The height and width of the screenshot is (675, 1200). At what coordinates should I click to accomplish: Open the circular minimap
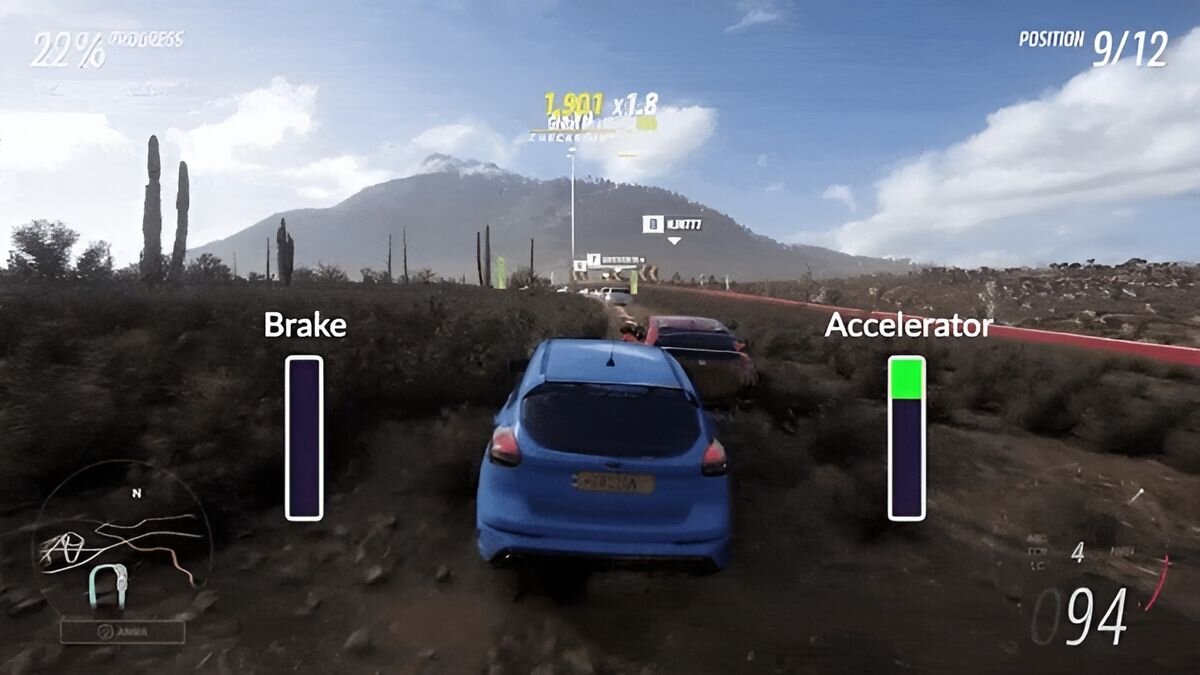click(x=120, y=540)
